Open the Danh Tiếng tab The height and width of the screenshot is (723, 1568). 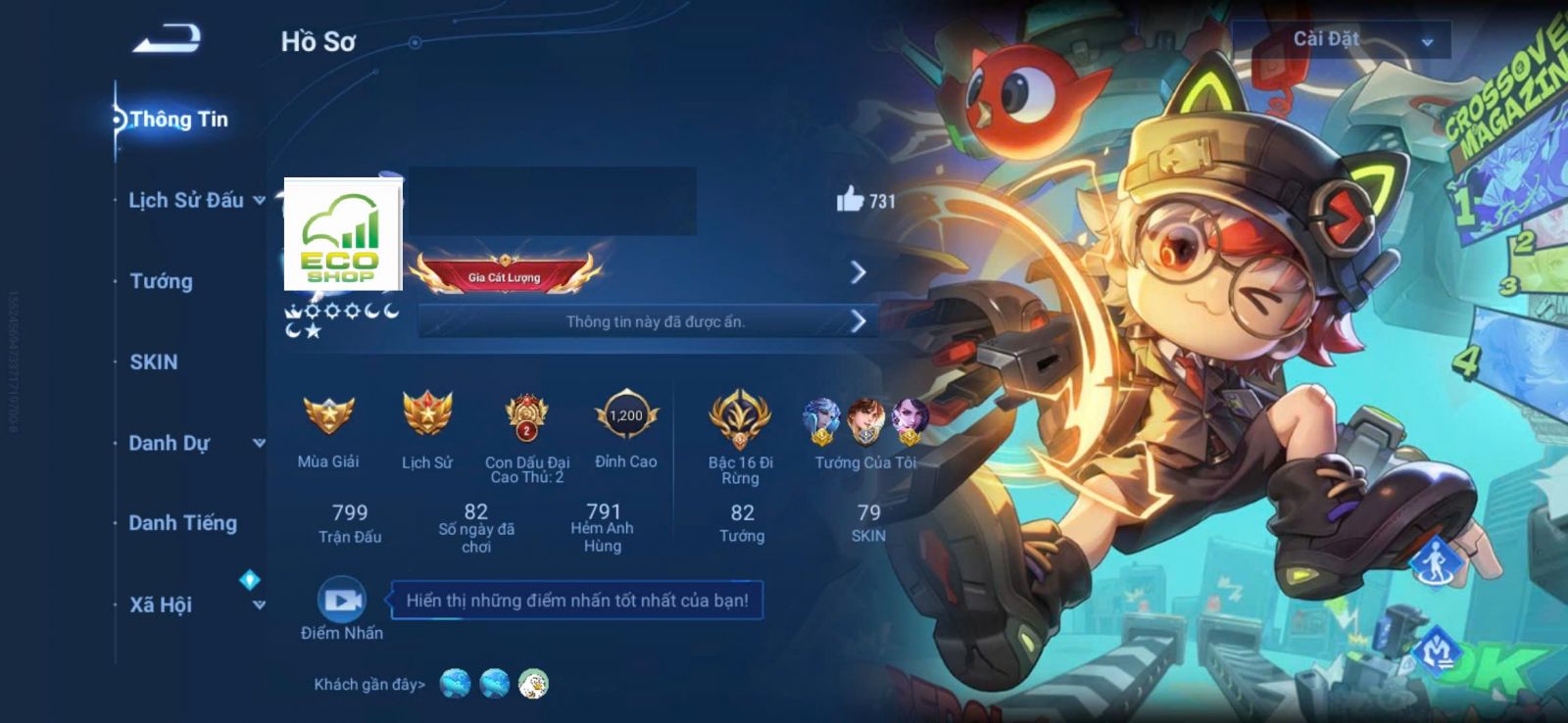(x=183, y=523)
